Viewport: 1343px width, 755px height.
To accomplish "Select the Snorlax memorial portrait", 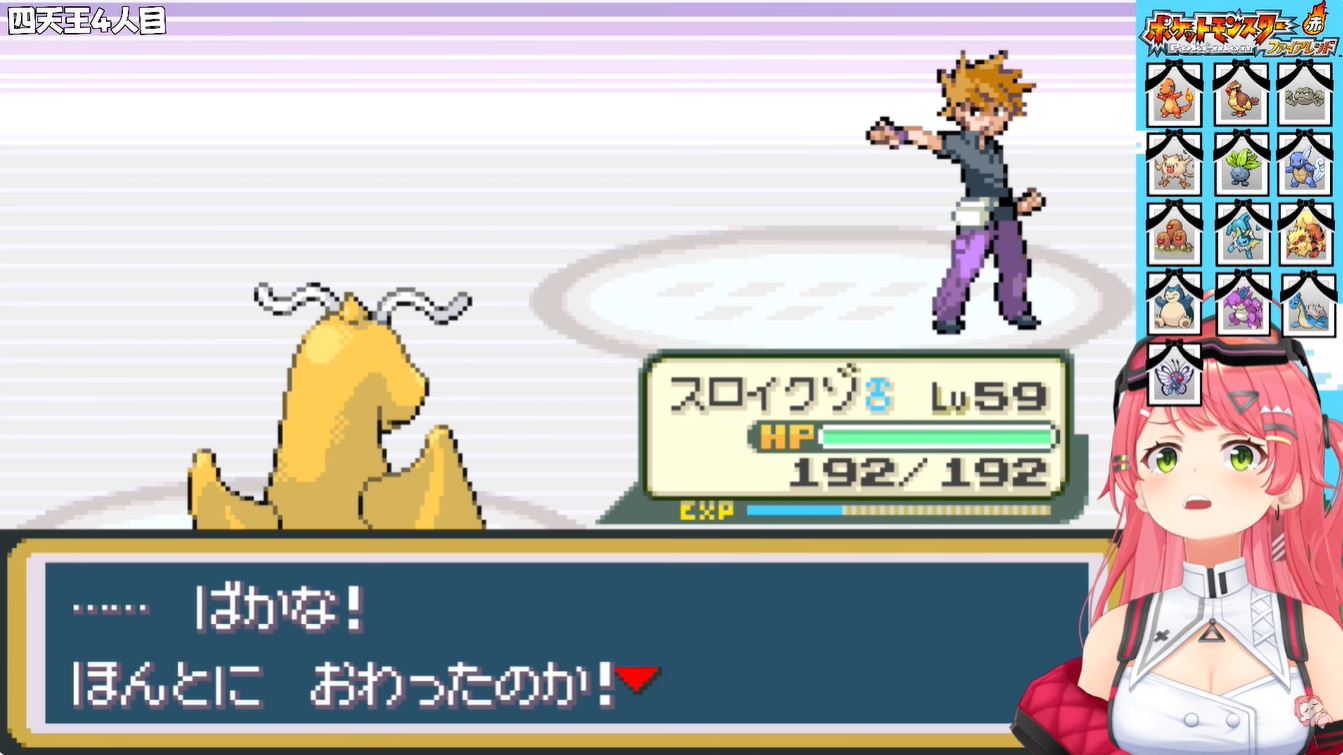I will coord(1174,306).
